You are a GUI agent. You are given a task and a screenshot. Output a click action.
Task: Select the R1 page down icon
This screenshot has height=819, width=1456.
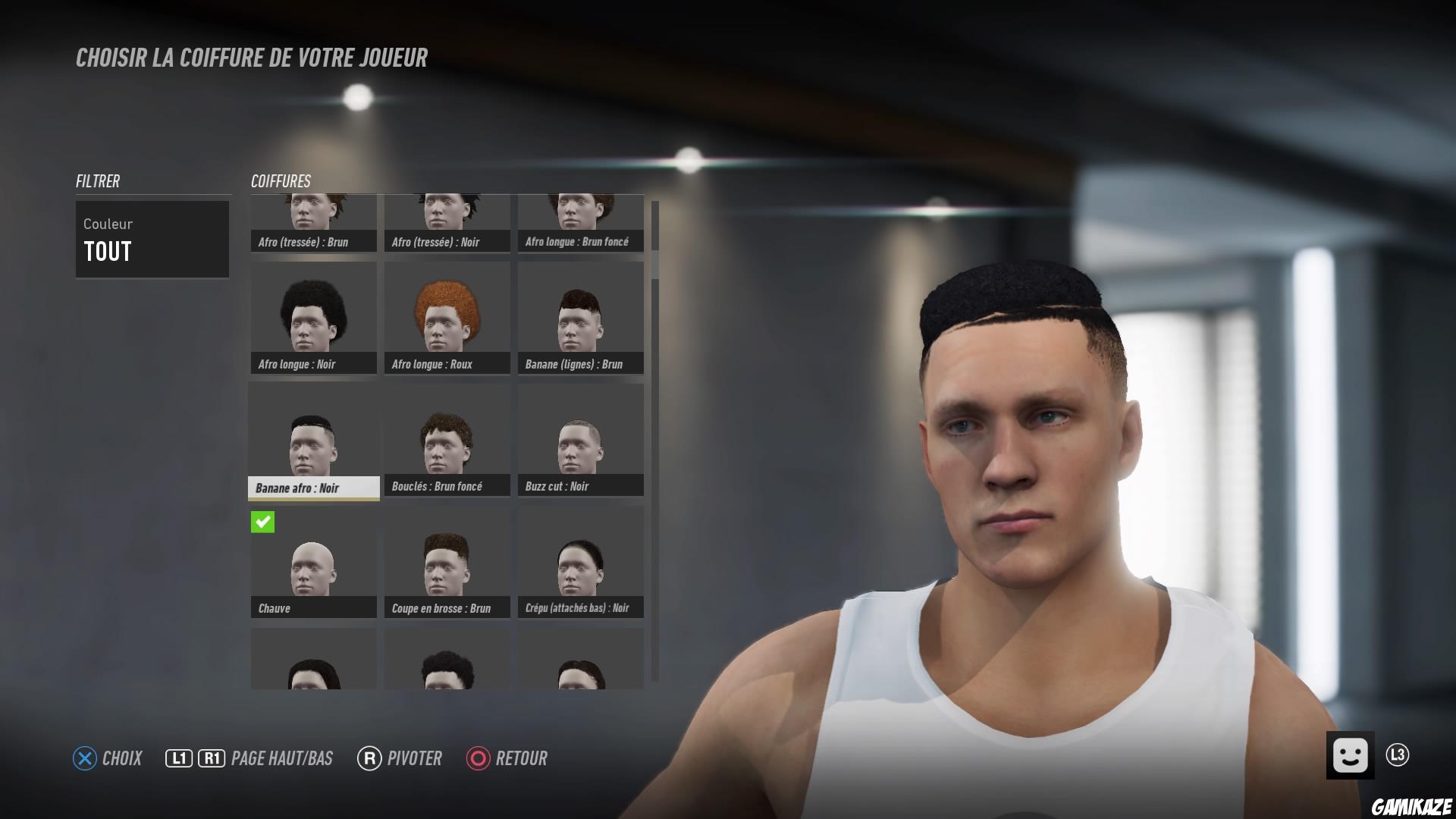[x=211, y=757]
